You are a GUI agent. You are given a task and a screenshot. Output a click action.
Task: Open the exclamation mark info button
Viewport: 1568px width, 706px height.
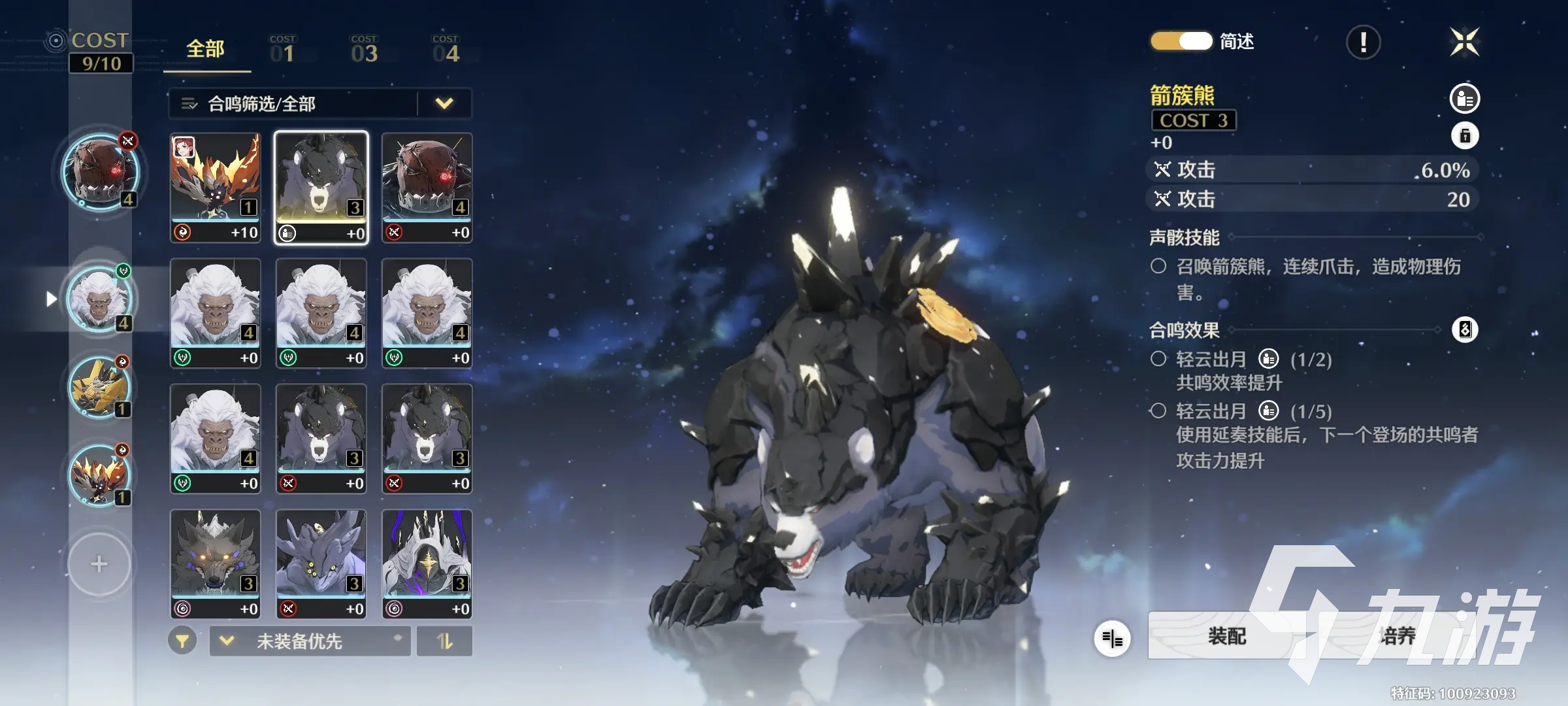pyautogui.click(x=1363, y=42)
